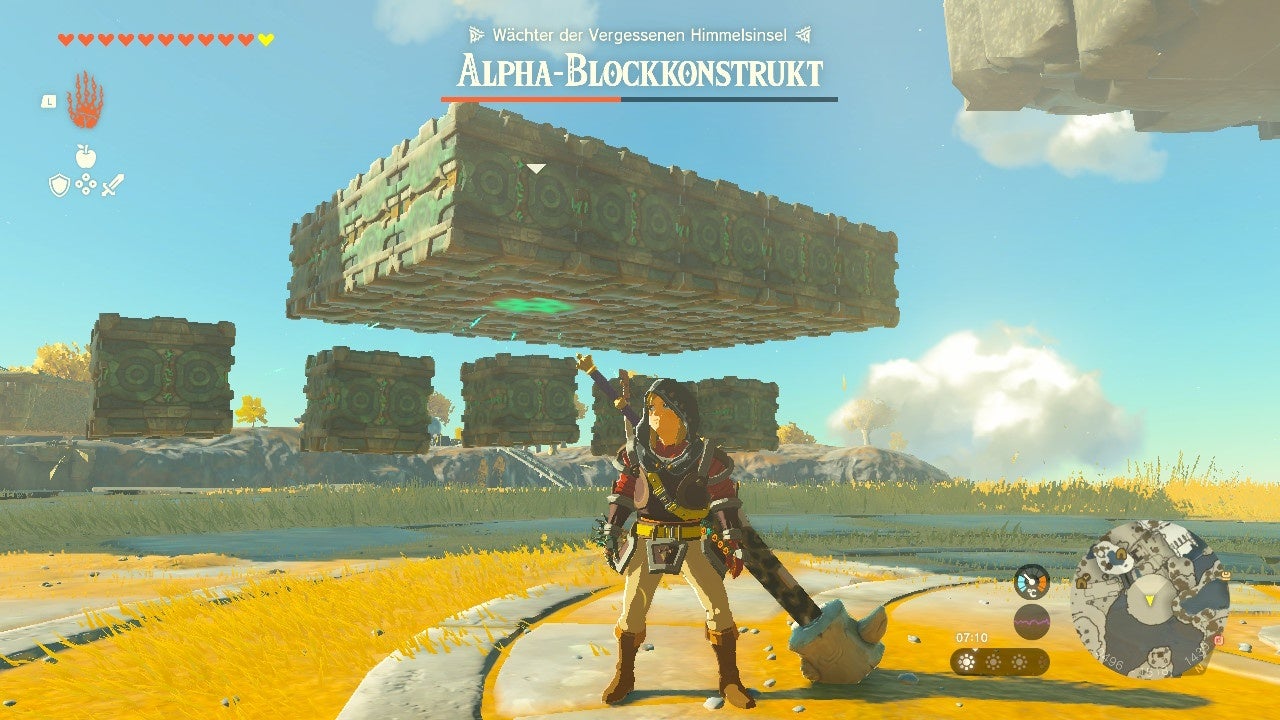Viewport: 1280px width, 720px height.
Task: Click the 07:10 clock display
Action: (971, 636)
